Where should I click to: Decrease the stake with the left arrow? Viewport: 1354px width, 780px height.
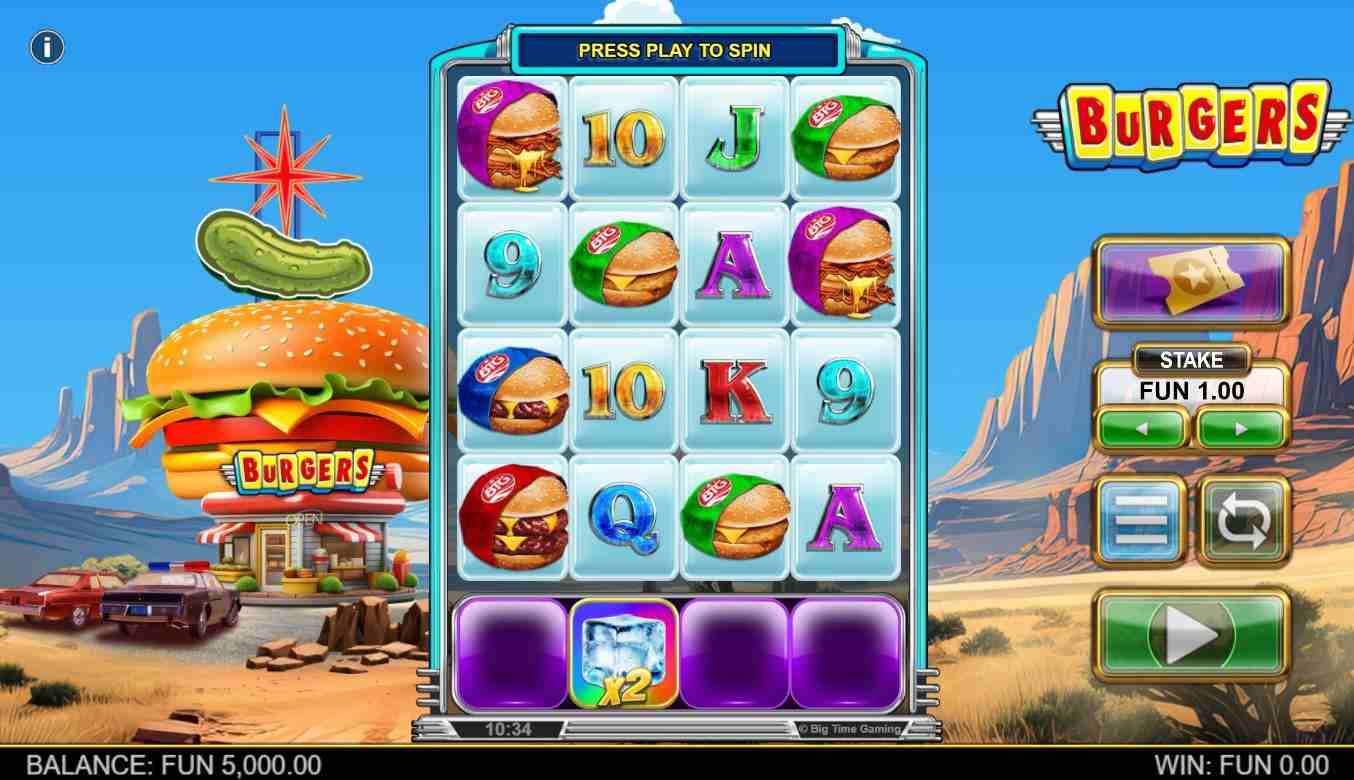click(x=1142, y=429)
